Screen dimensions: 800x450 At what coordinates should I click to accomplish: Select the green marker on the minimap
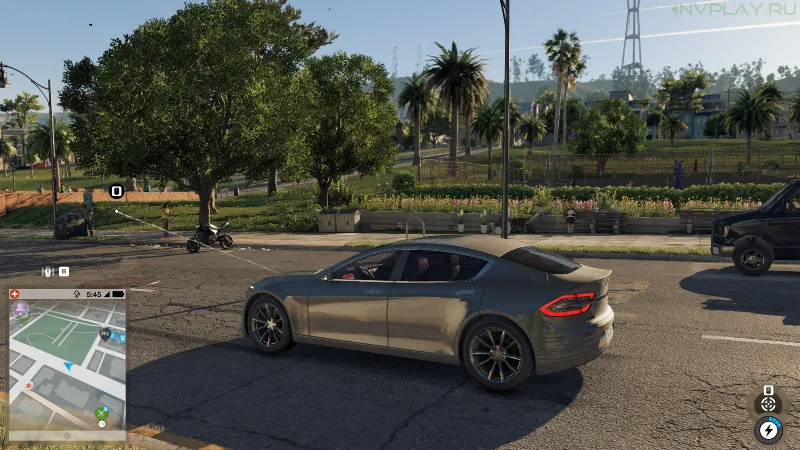click(101, 412)
